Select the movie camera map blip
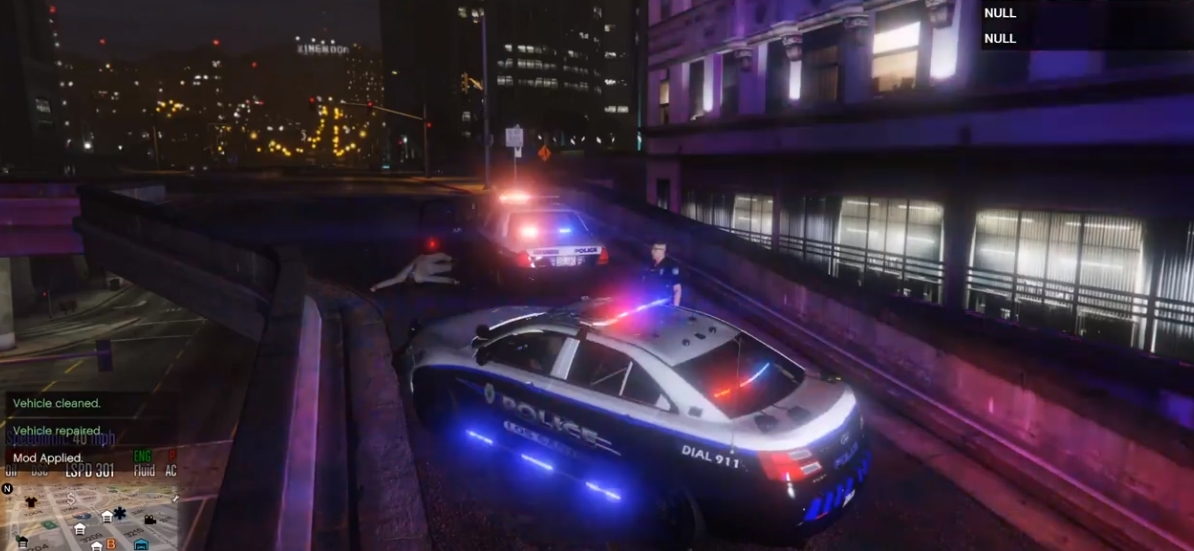Viewport: 1194px width, 551px height. pos(150,519)
